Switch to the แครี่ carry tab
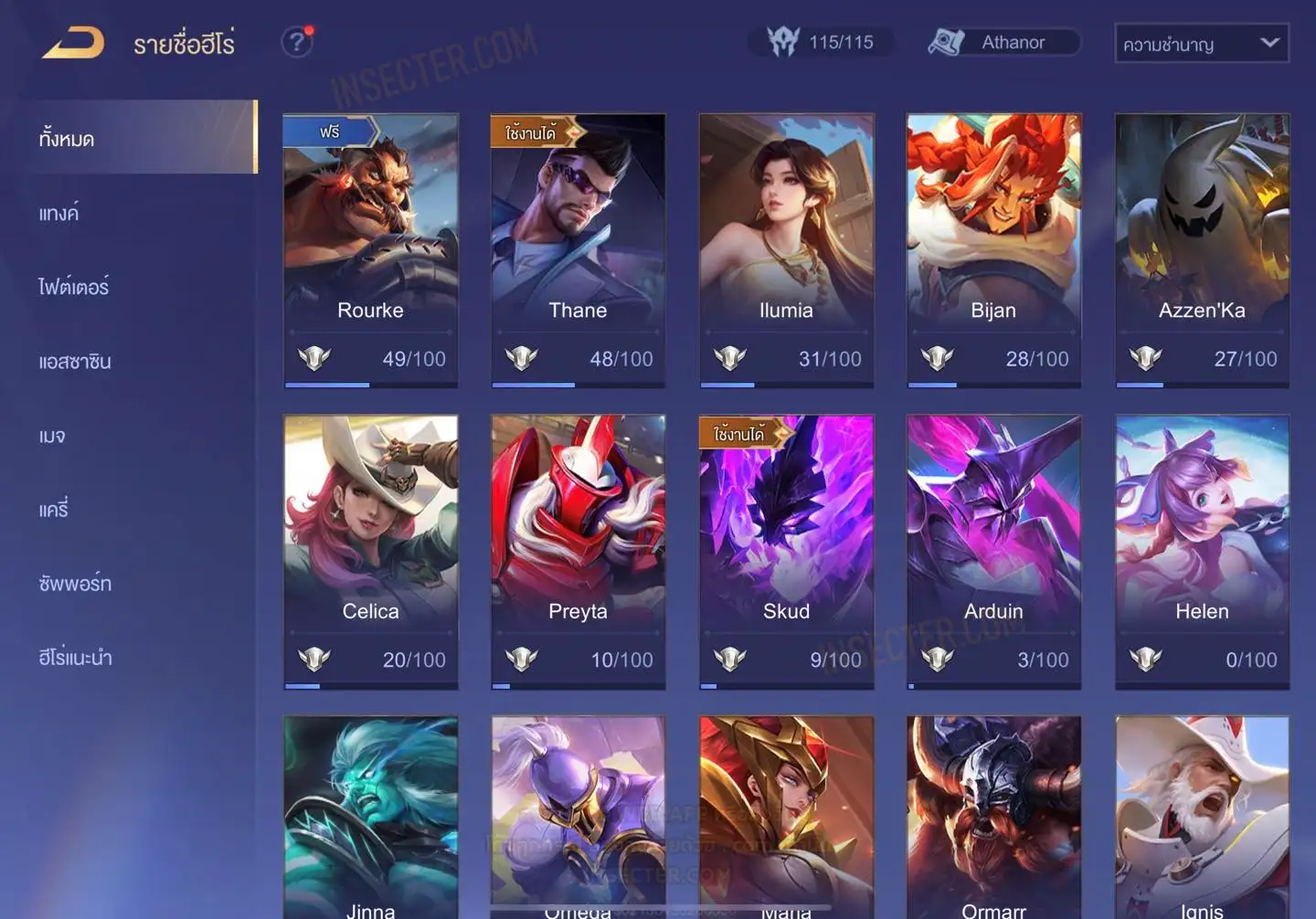The width and height of the screenshot is (1316, 919). pyautogui.click(x=55, y=509)
